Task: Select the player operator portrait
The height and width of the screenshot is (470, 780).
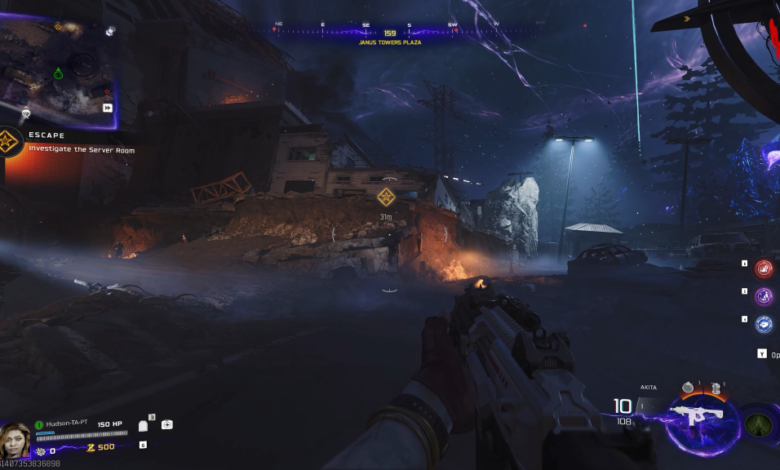Action: coord(17,439)
